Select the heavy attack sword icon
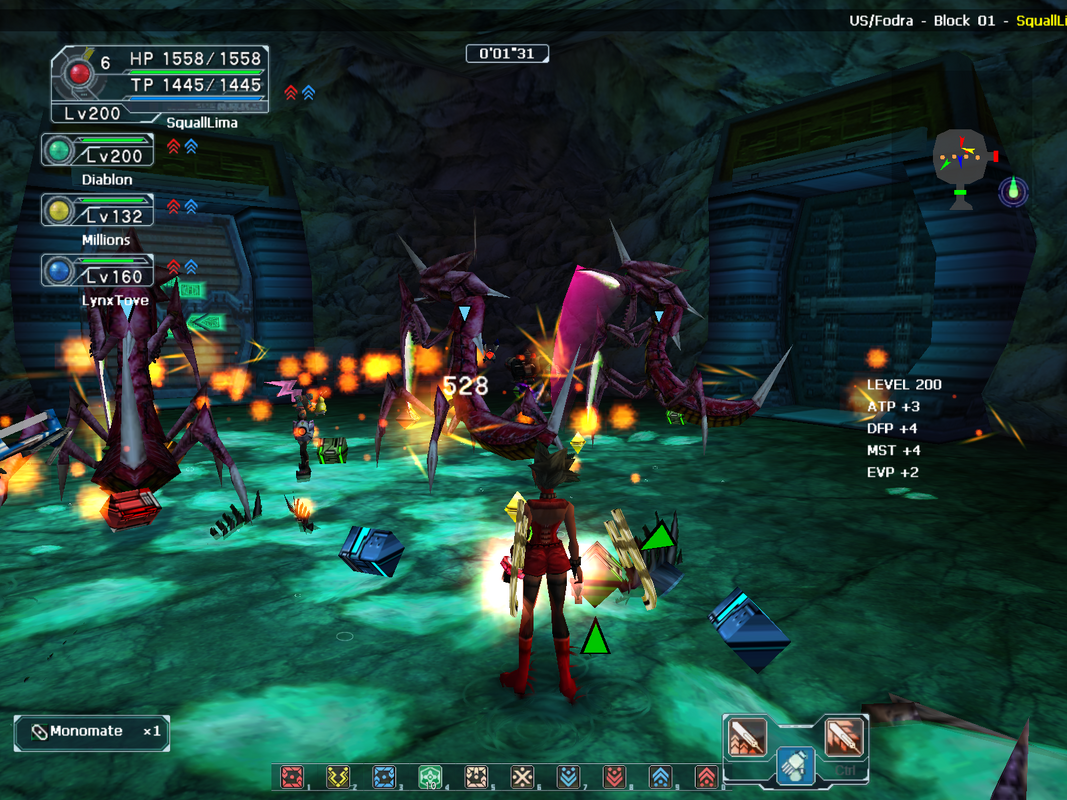1067x800 pixels. coord(843,737)
